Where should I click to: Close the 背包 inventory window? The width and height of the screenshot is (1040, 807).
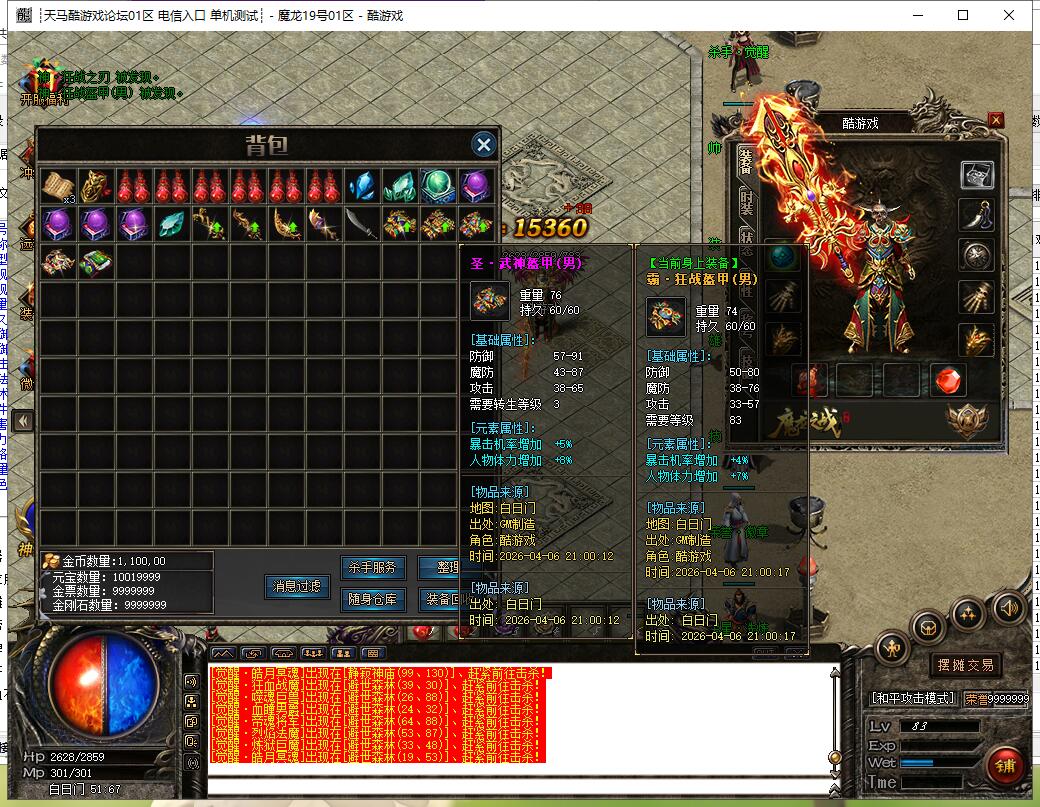coord(484,144)
